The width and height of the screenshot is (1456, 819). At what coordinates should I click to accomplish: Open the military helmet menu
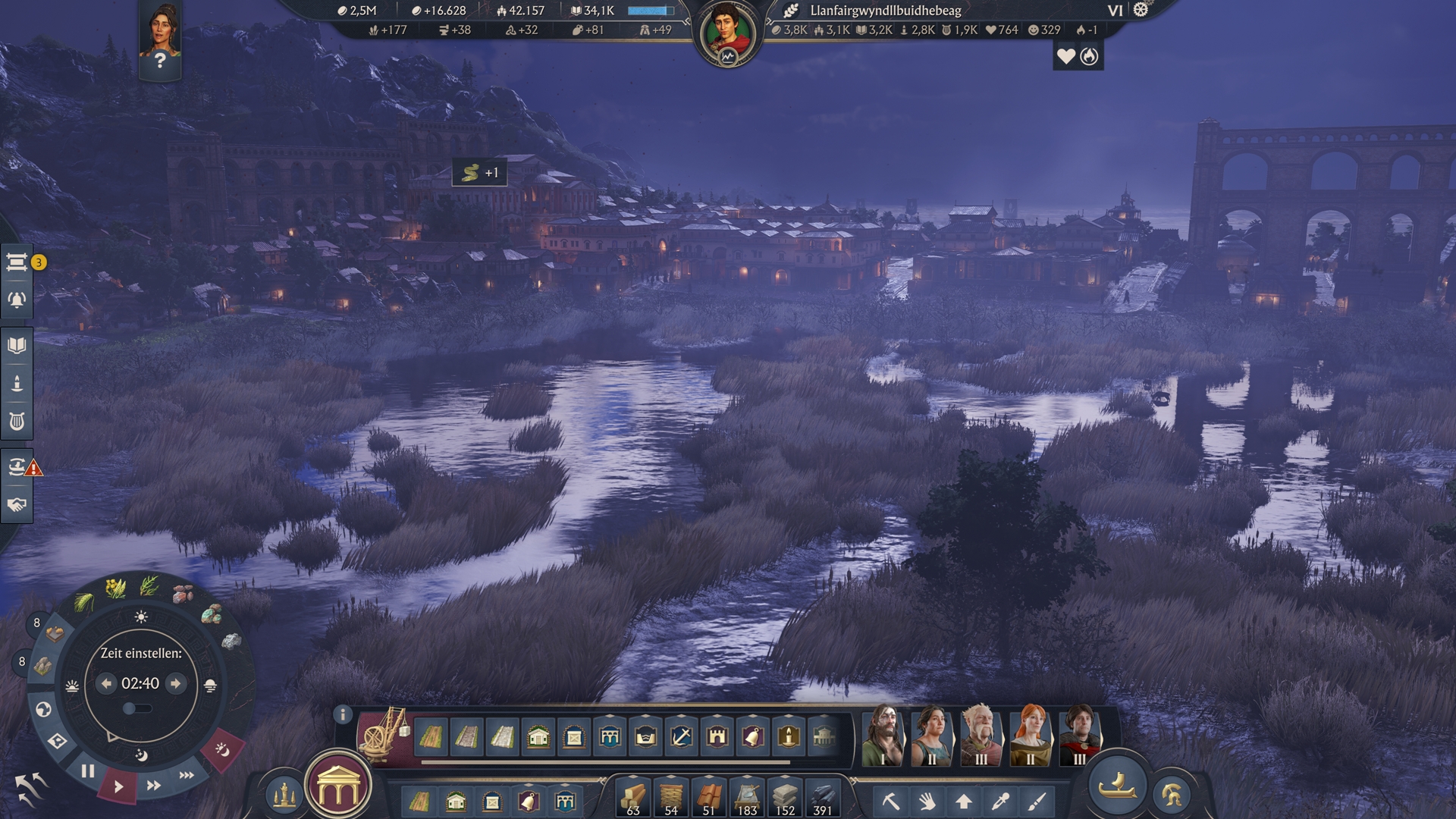point(1172,795)
